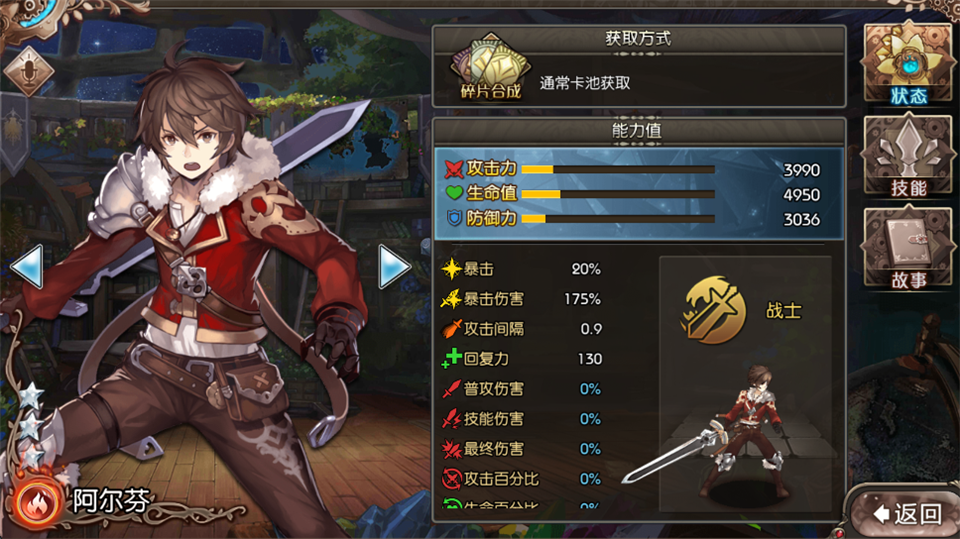Show the 故事 story tab
Screen dimensions: 960x539
coord(908,252)
